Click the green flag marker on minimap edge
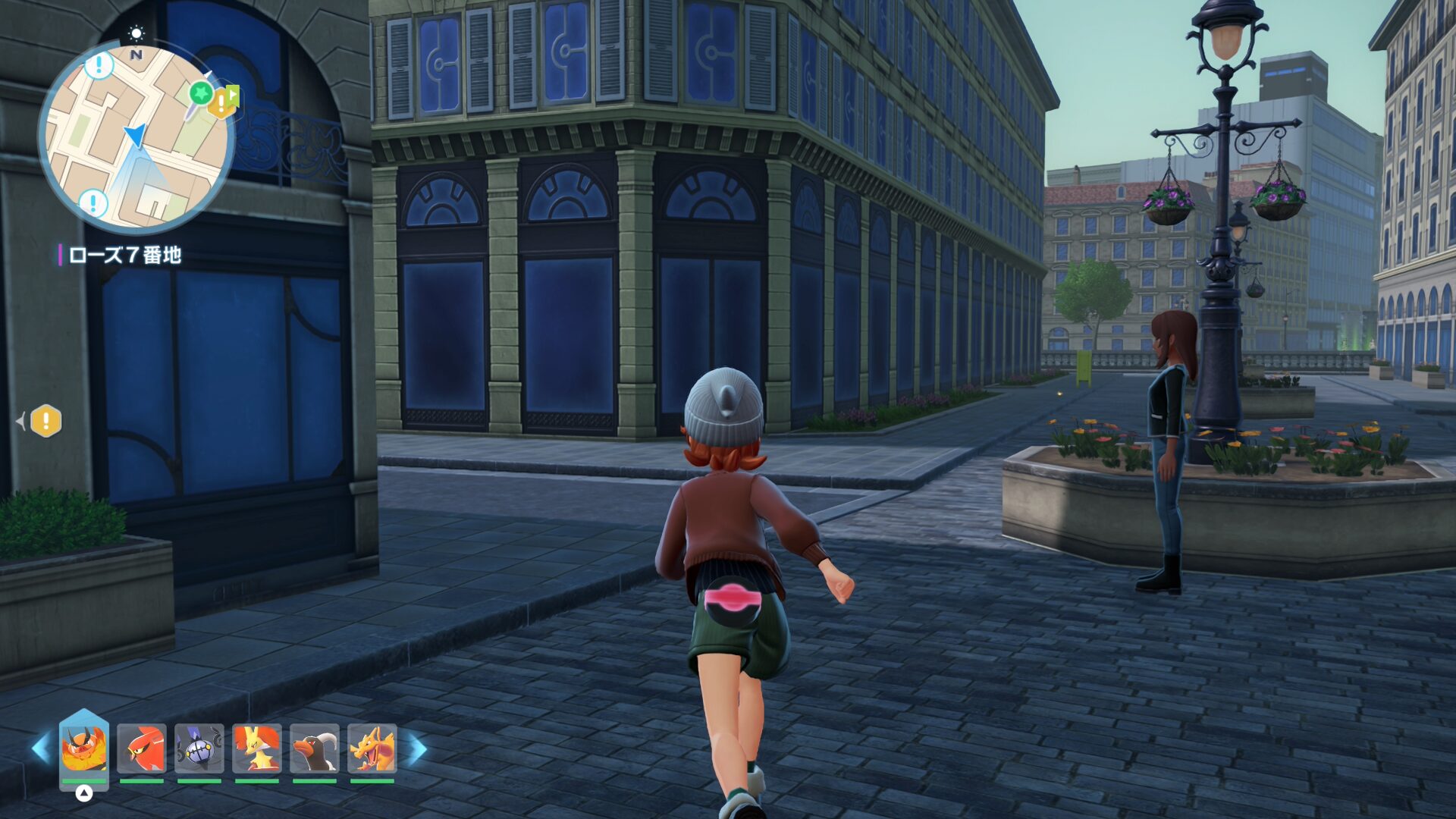 (234, 96)
